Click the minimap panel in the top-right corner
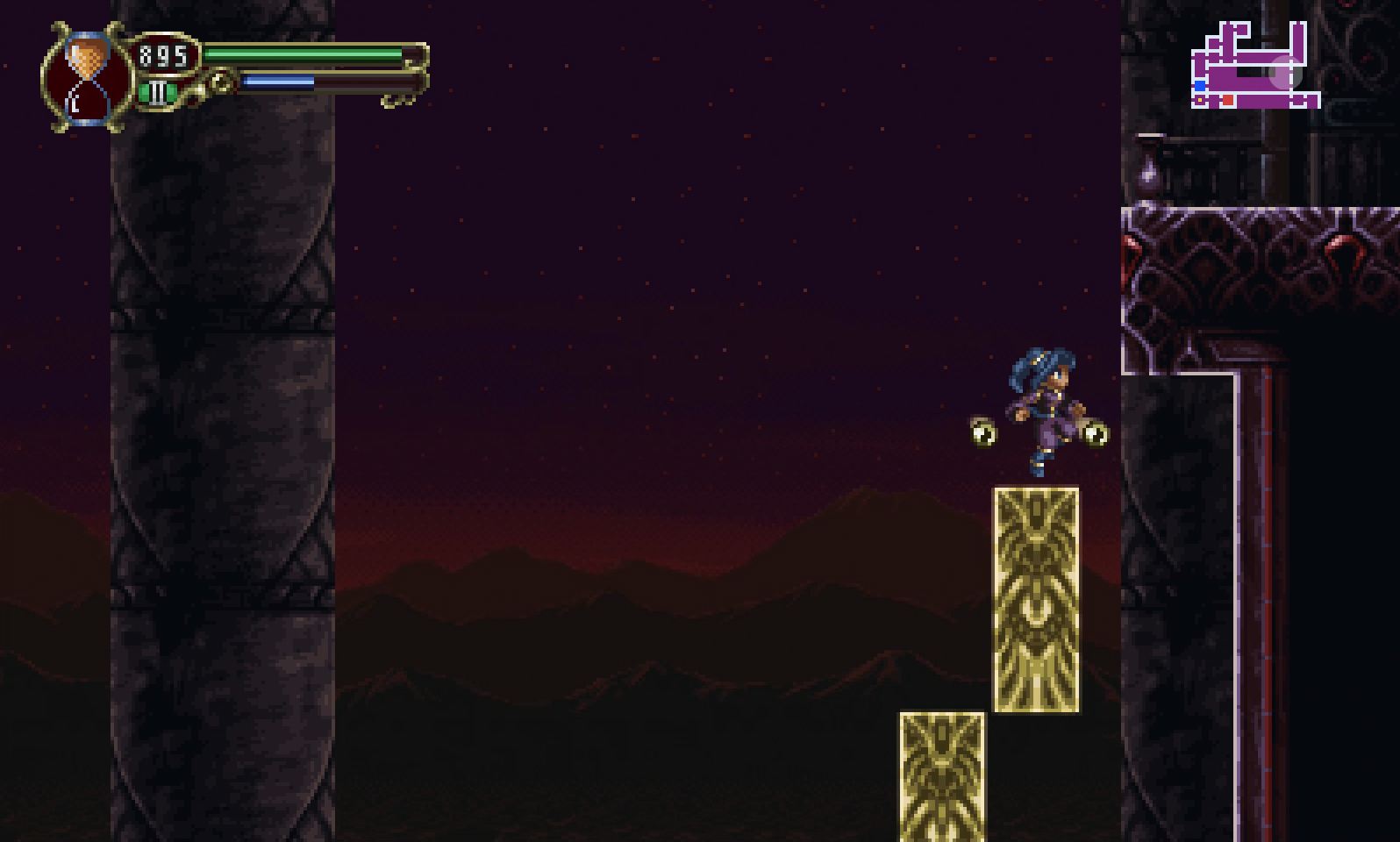The width and height of the screenshot is (1400, 842). pyautogui.click(x=1254, y=66)
